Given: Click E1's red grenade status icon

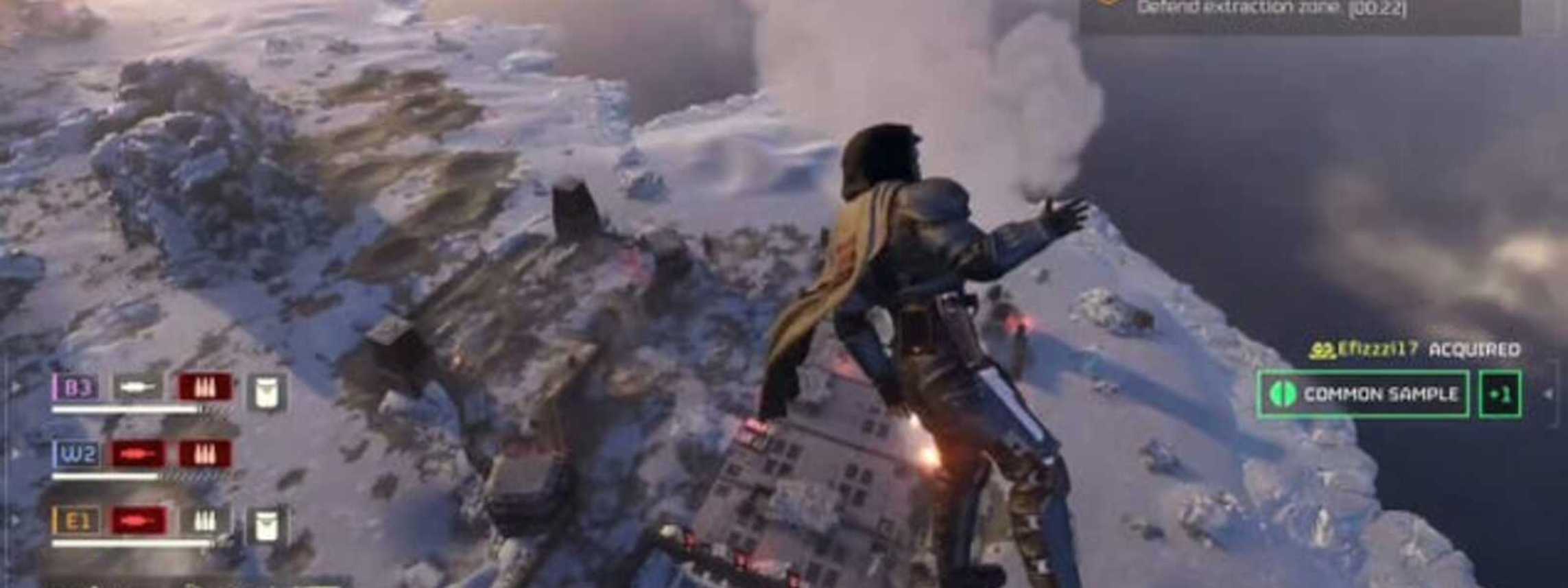Looking at the screenshot, I should [x=138, y=521].
